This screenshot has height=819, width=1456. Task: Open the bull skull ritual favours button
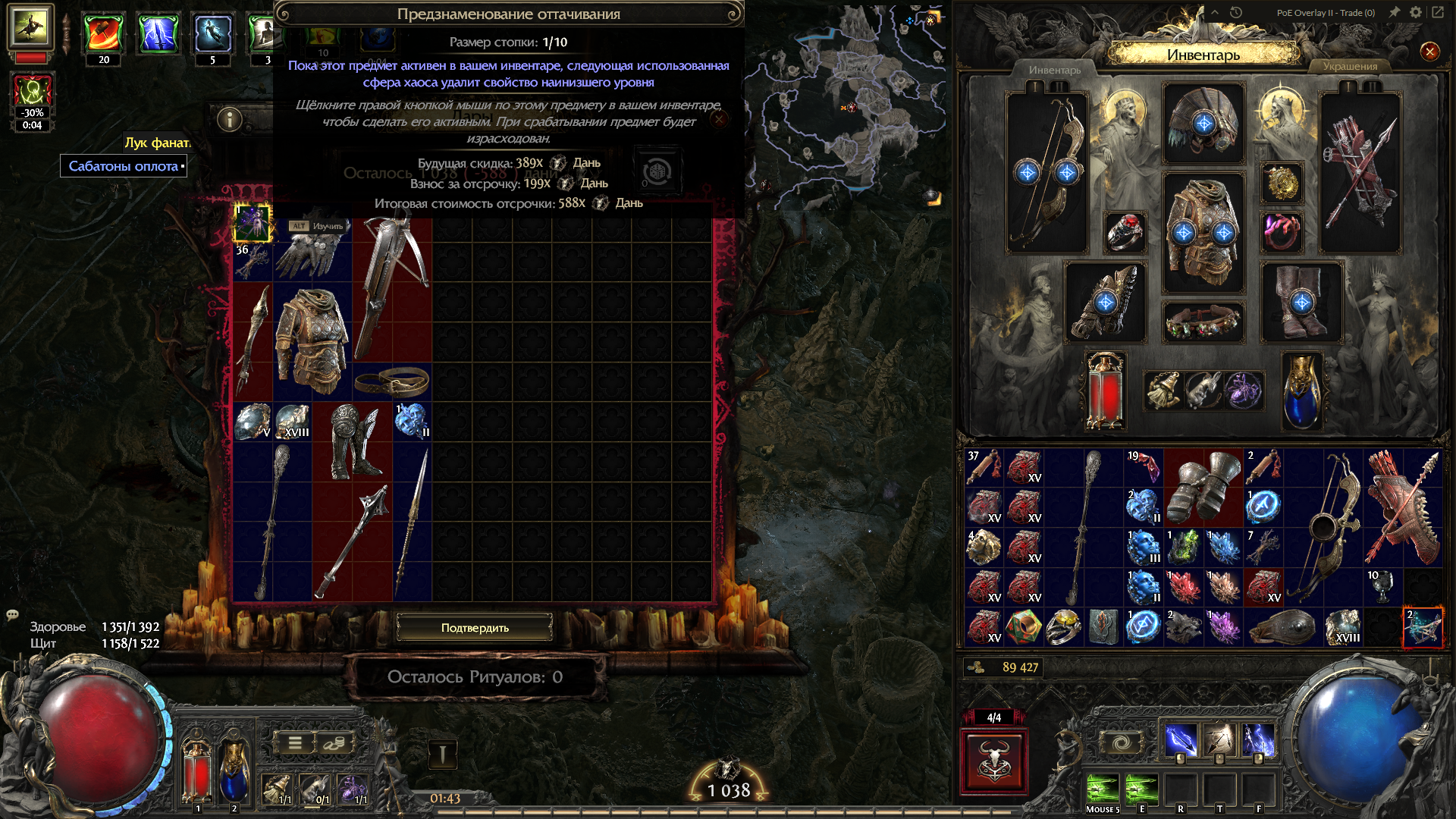[993, 761]
